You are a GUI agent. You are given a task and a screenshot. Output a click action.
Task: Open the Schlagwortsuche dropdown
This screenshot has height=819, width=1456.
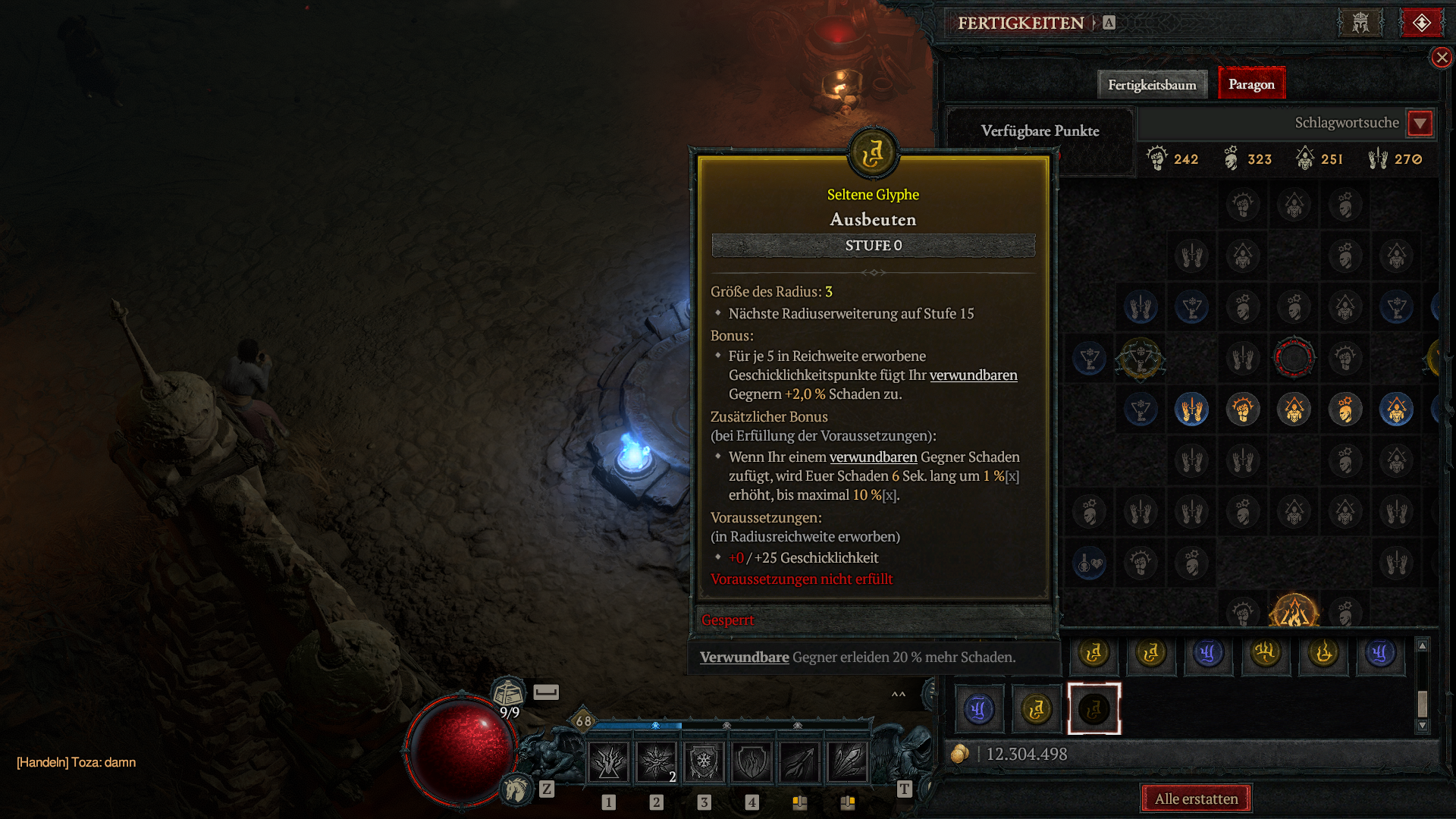(x=1420, y=124)
